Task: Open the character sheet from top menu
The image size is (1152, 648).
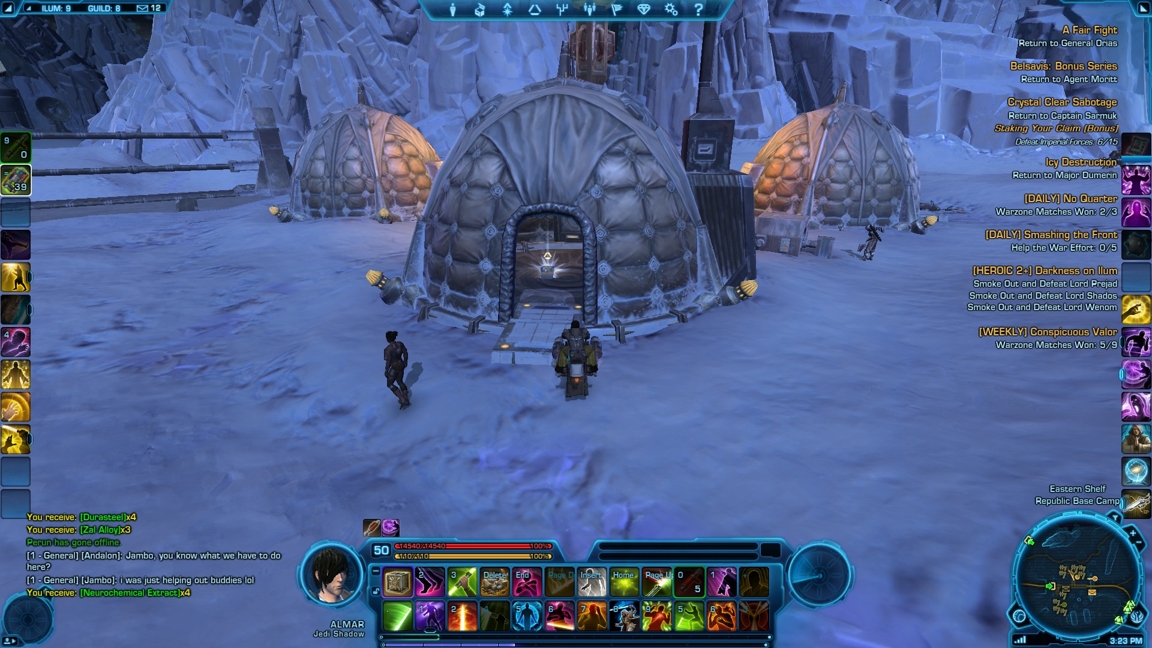Action: [x=453, y=9]
